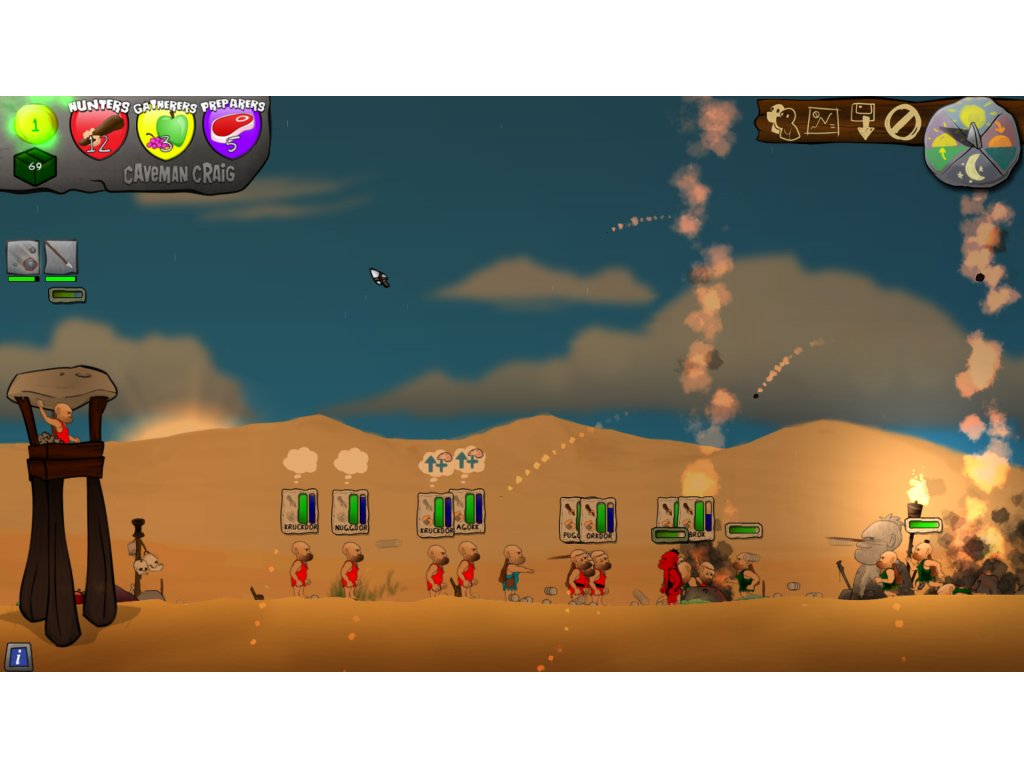
Task: Select the Gatherers apple badge
Action: [x=165, y=132]
